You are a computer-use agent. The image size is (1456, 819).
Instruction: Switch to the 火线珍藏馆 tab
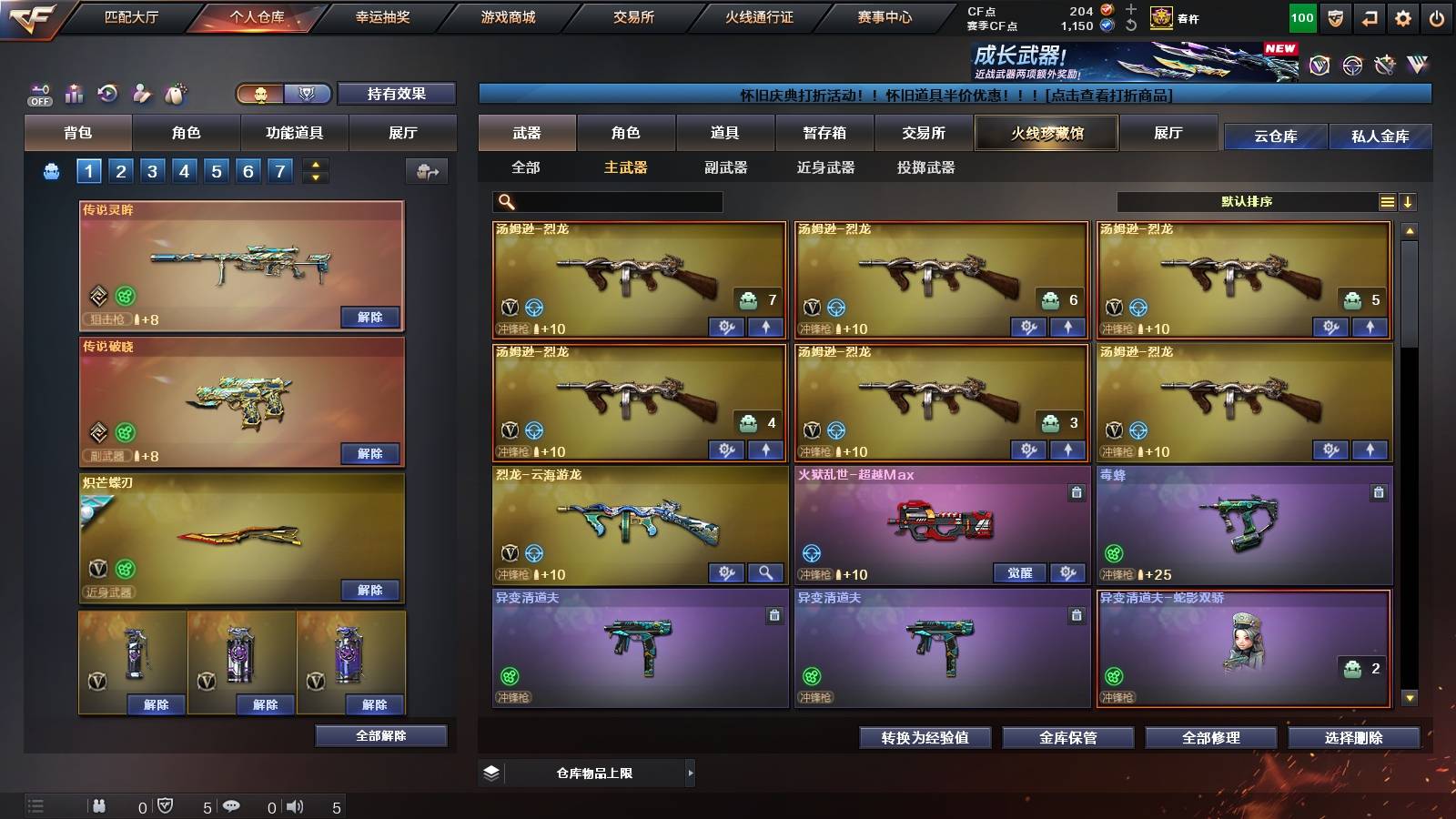(x=1045, y=134)
